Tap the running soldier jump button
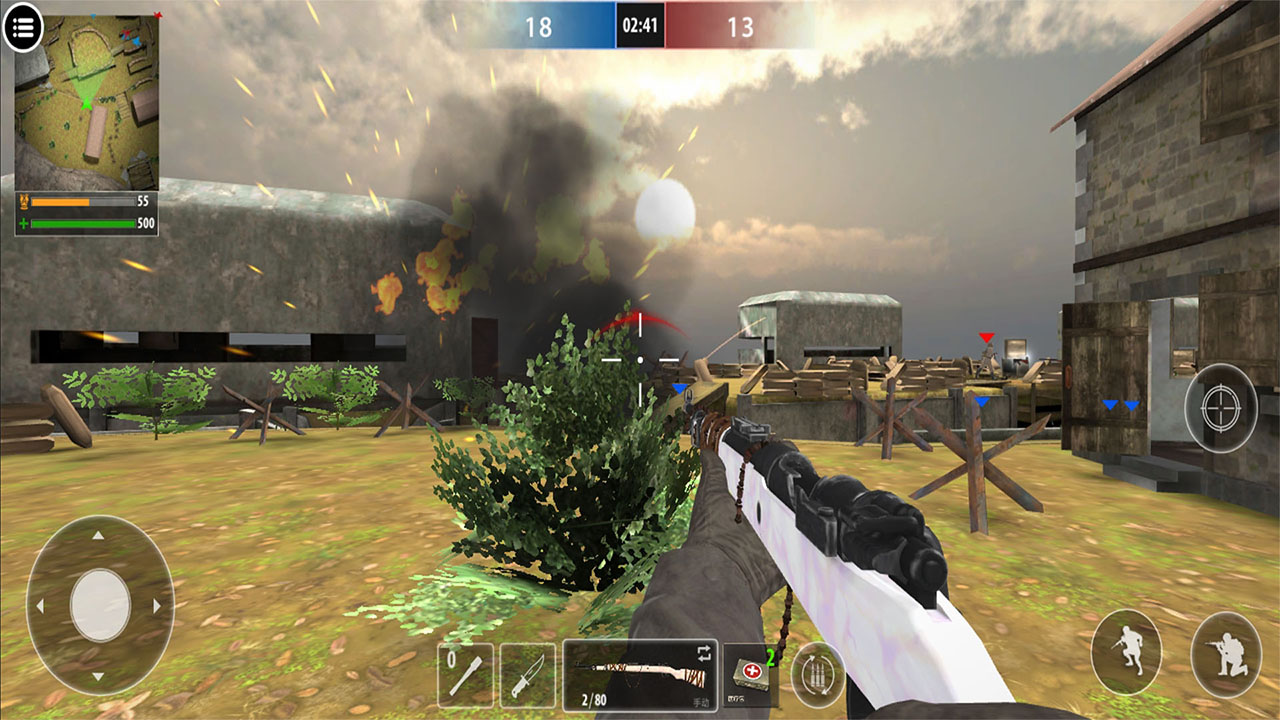The width and height of the screenshot is (1280, 720). (1126, 652)
